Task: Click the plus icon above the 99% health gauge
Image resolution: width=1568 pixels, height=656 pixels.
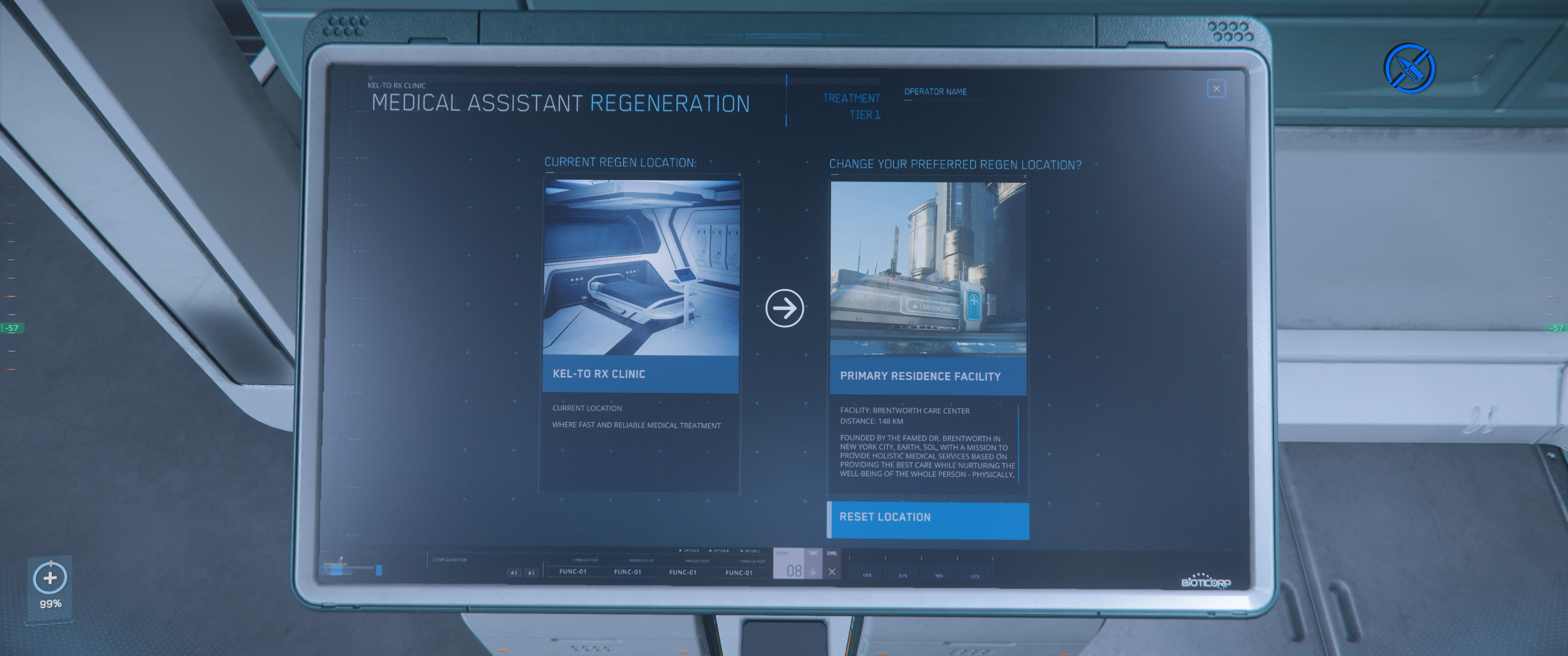Action: point(51,578)
